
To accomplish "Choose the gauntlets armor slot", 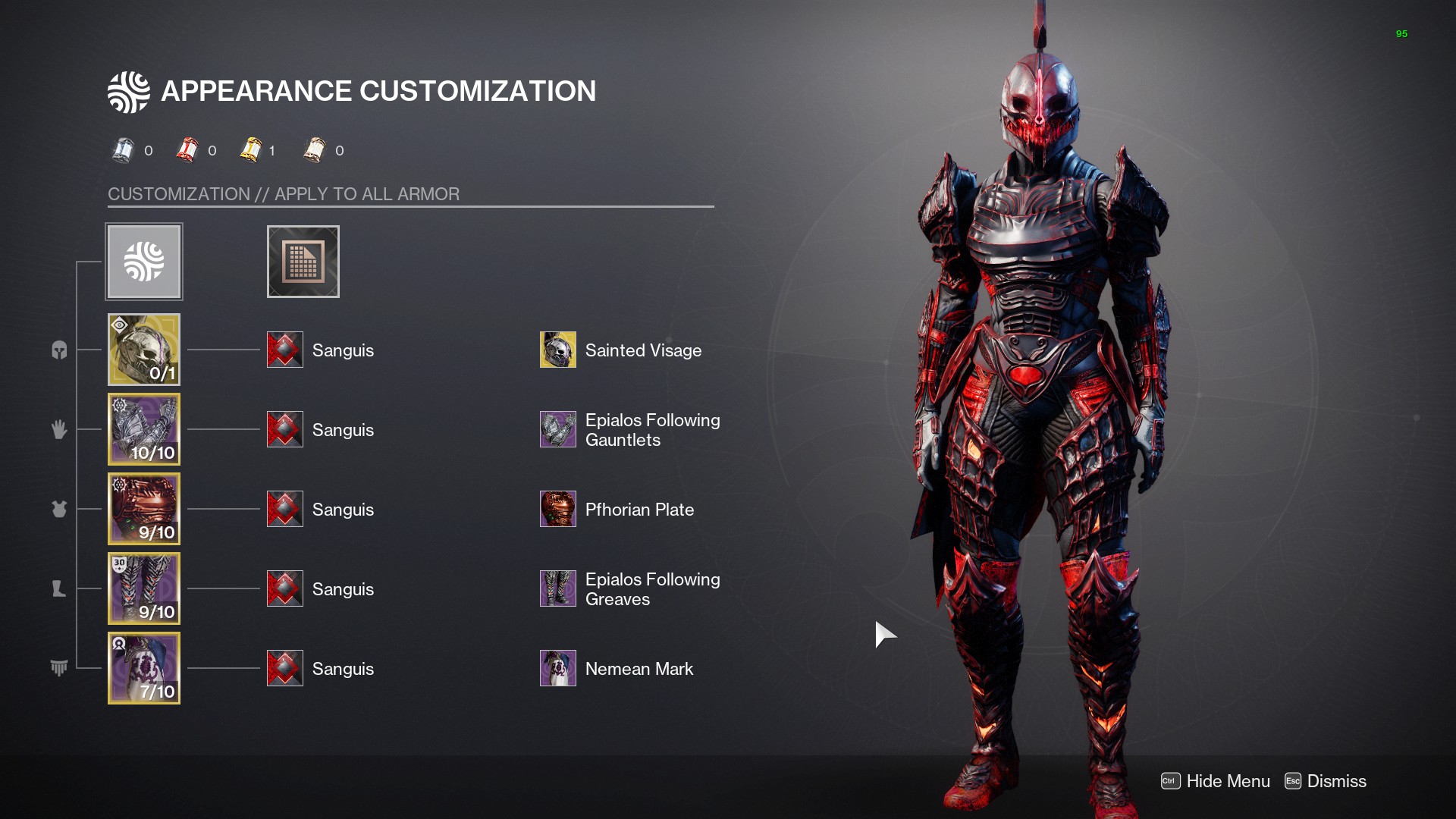I will pos(144,429).
